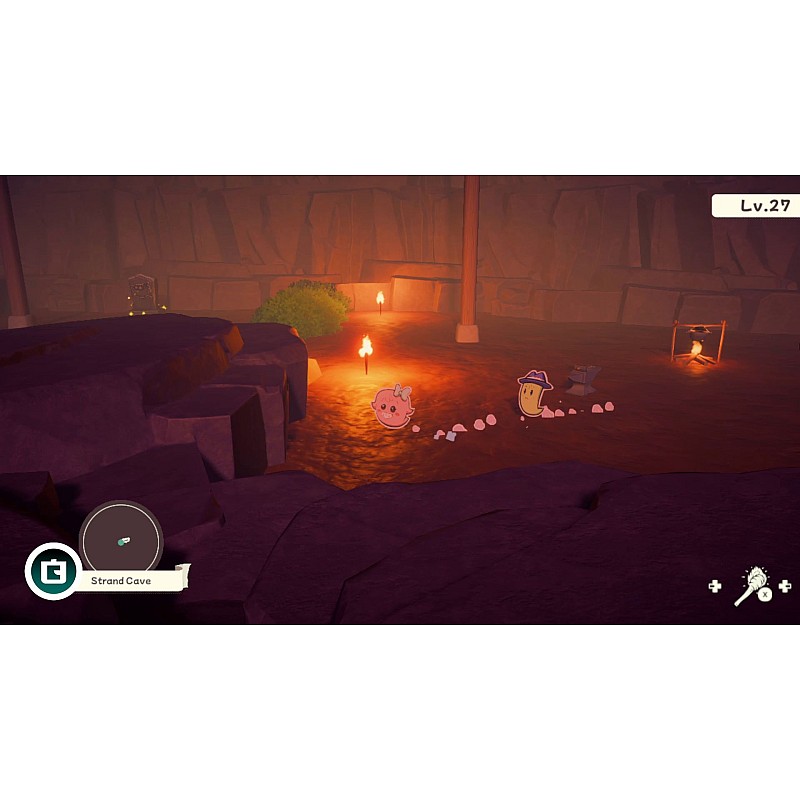Select the equipped torch tool icon
The image size is (800, 800).
pos(752,585)
